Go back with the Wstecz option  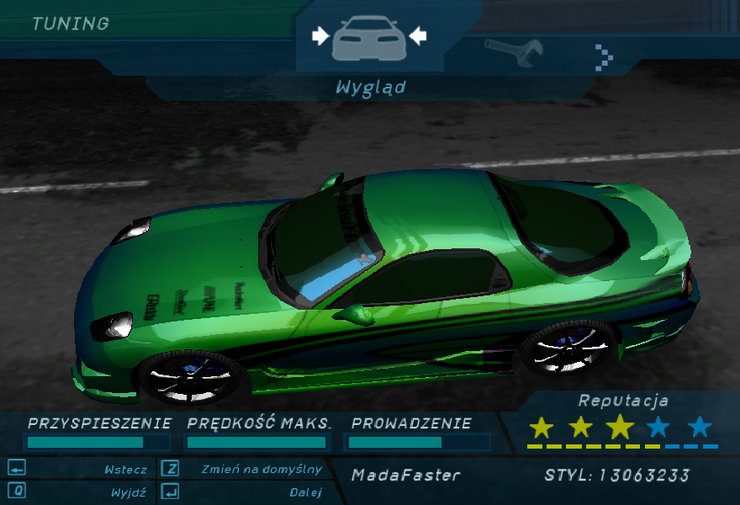tap(125, 469)
